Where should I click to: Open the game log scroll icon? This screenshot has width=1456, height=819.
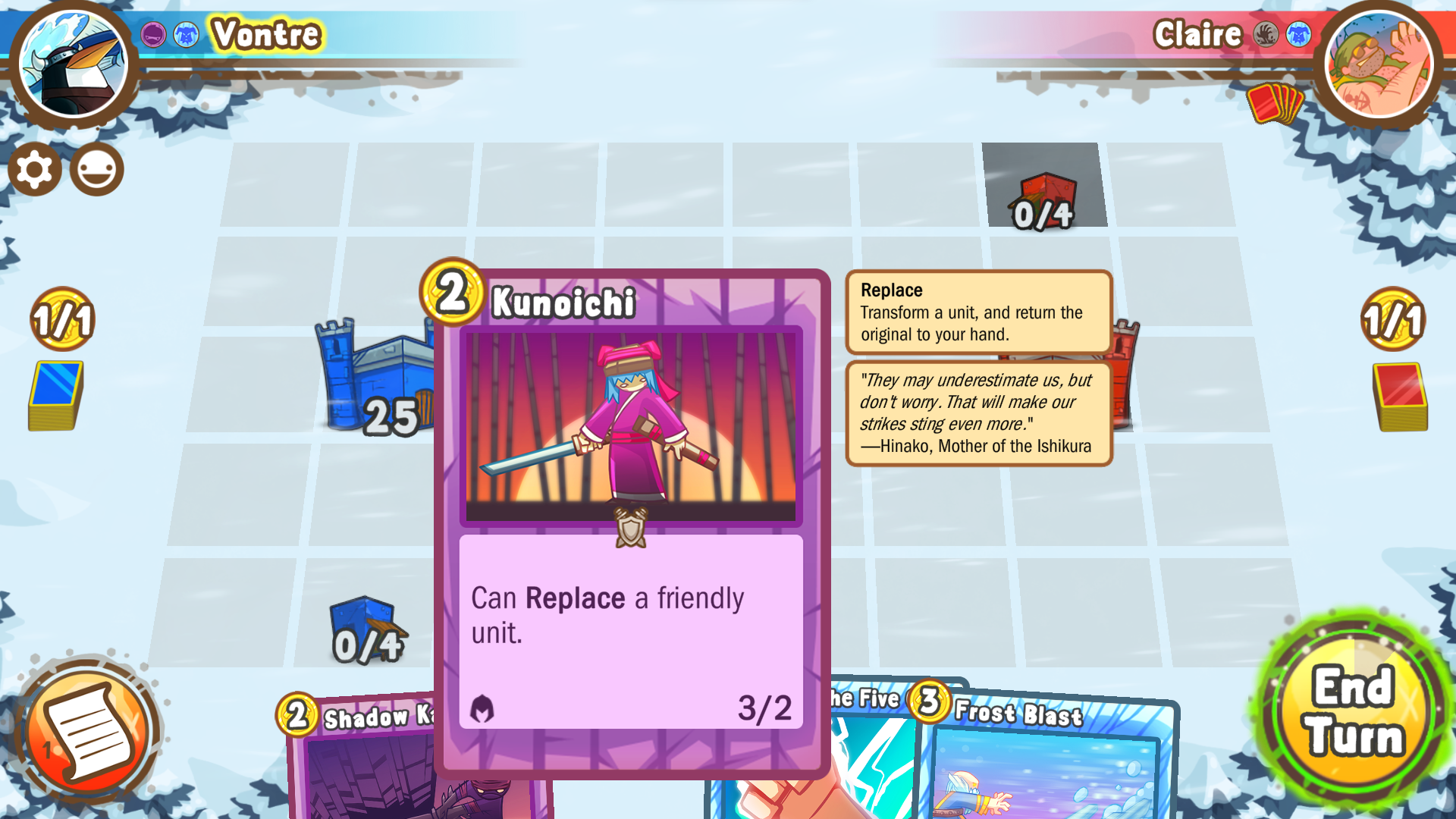tap(91, 728)
